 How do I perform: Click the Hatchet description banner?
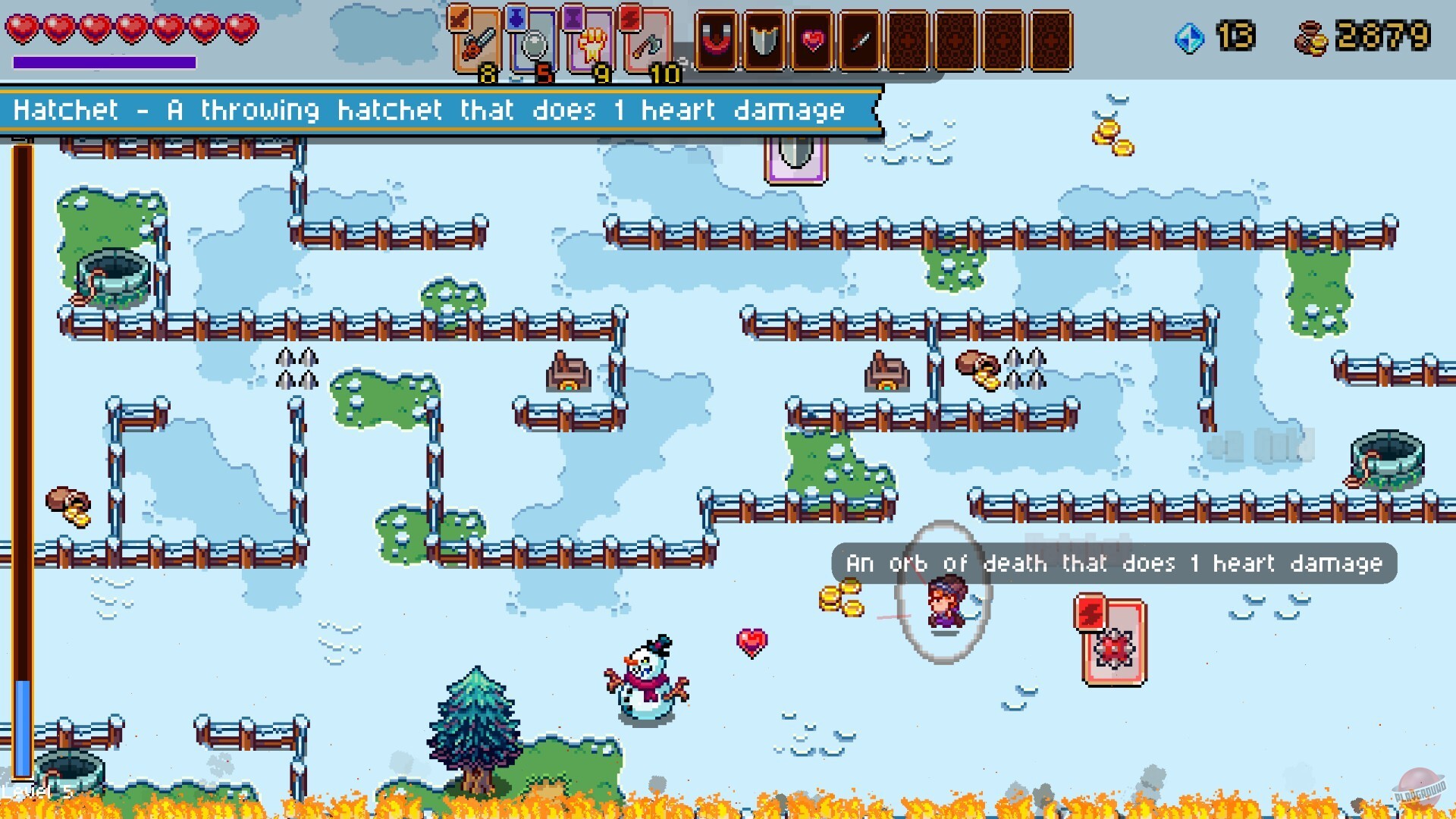click(x=425, y=111)
